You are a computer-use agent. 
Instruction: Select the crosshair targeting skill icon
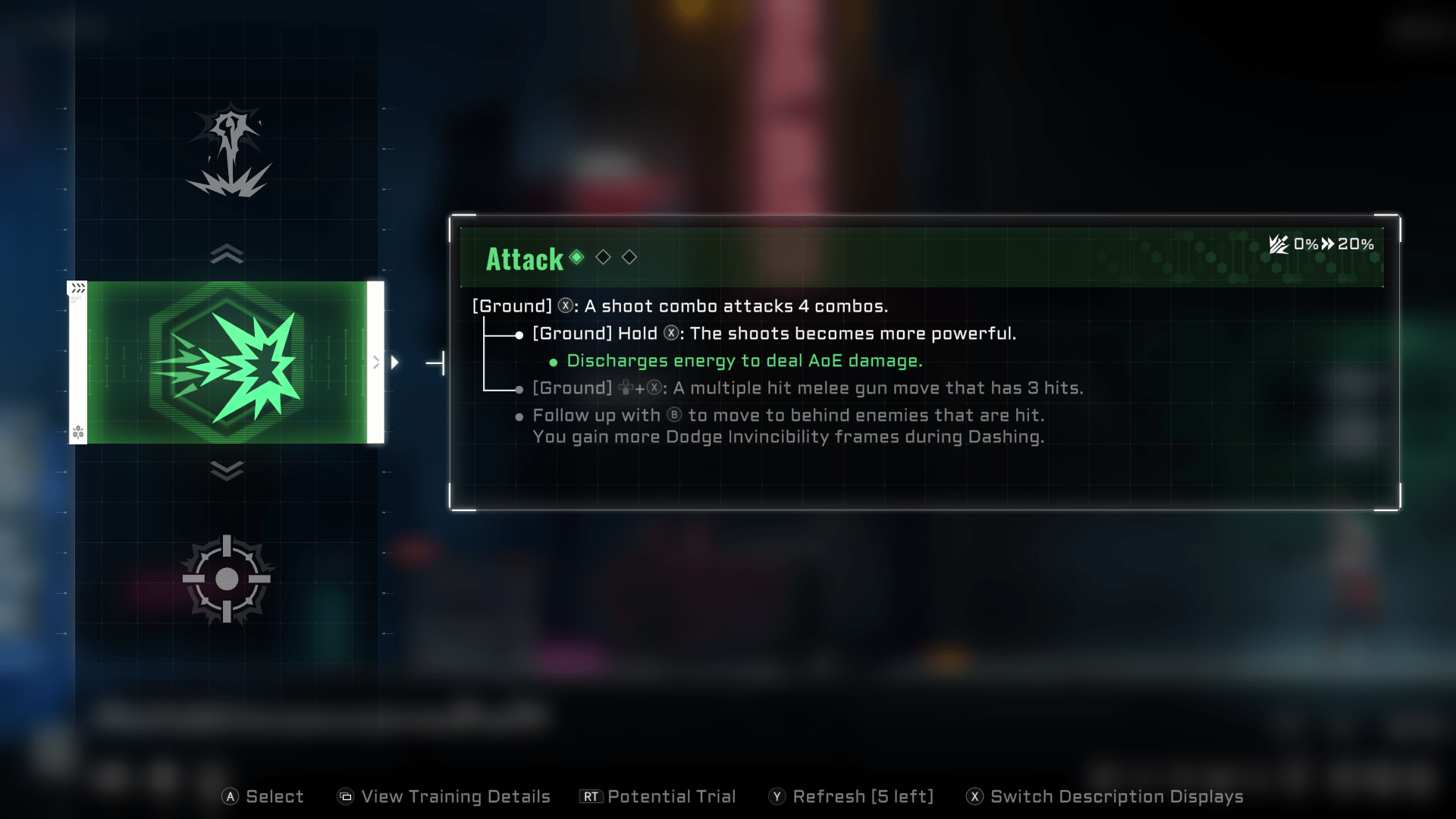226,579
